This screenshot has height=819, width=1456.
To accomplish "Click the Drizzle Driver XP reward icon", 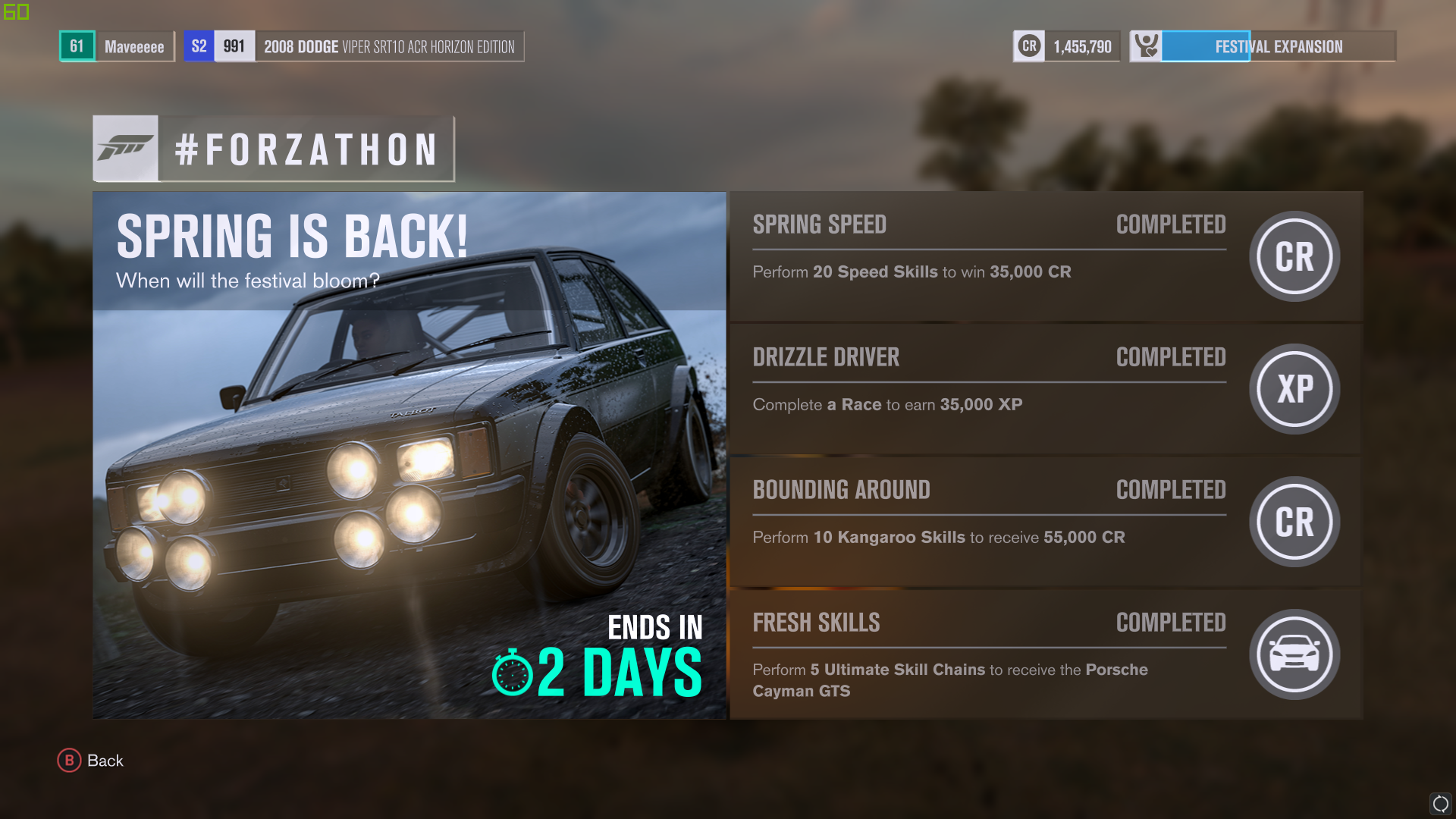I will tap(1294, 389).
